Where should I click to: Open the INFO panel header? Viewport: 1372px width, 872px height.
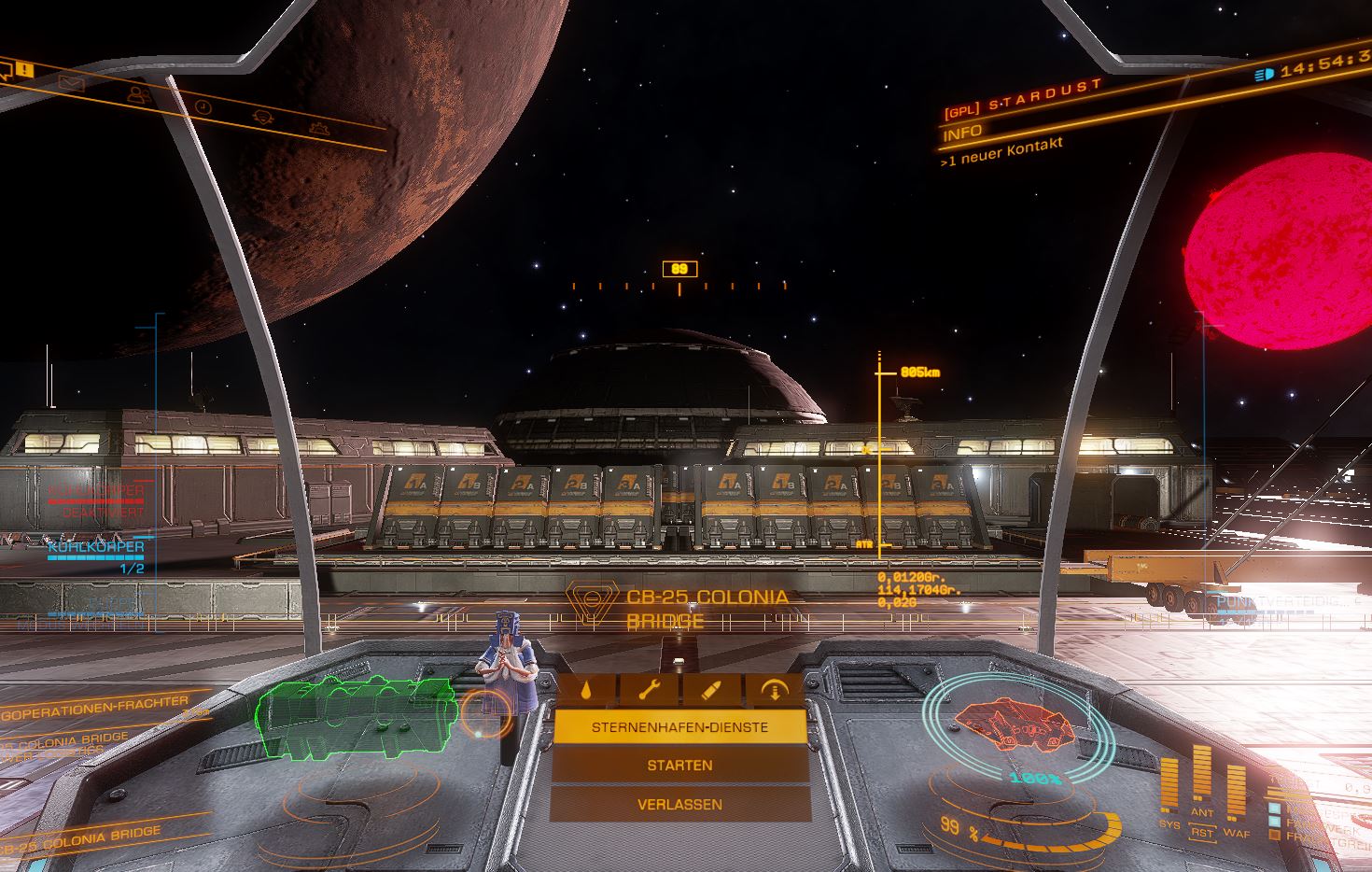[962, 134]
